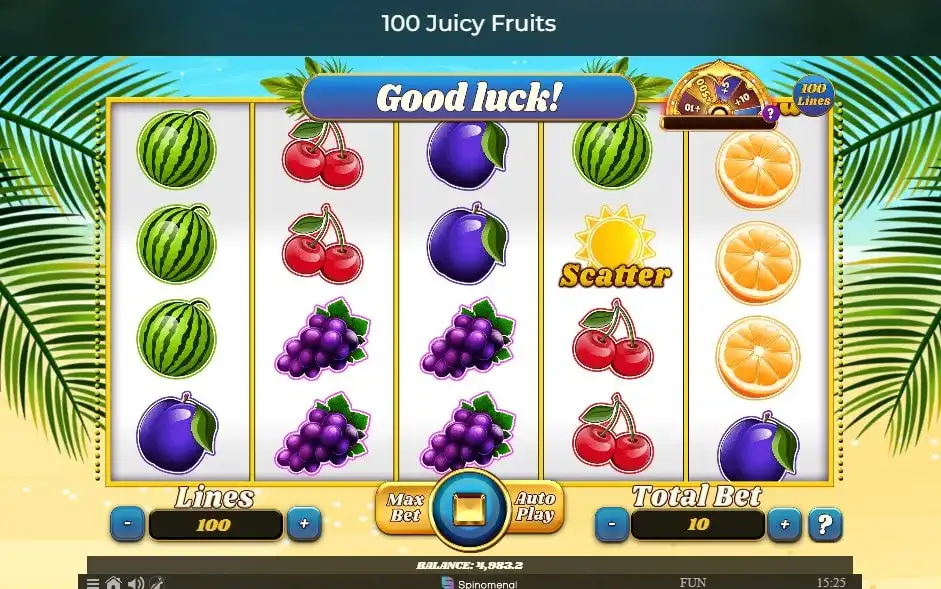The image size is (941, 589).
Task: Click the Max Bet button
Action: [404, 507]
